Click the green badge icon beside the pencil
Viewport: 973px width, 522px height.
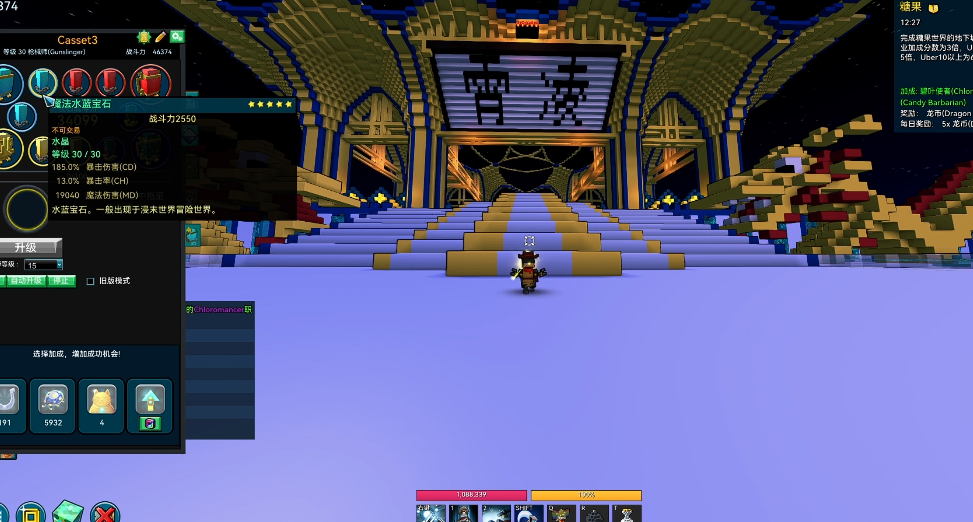coord(143,37)
